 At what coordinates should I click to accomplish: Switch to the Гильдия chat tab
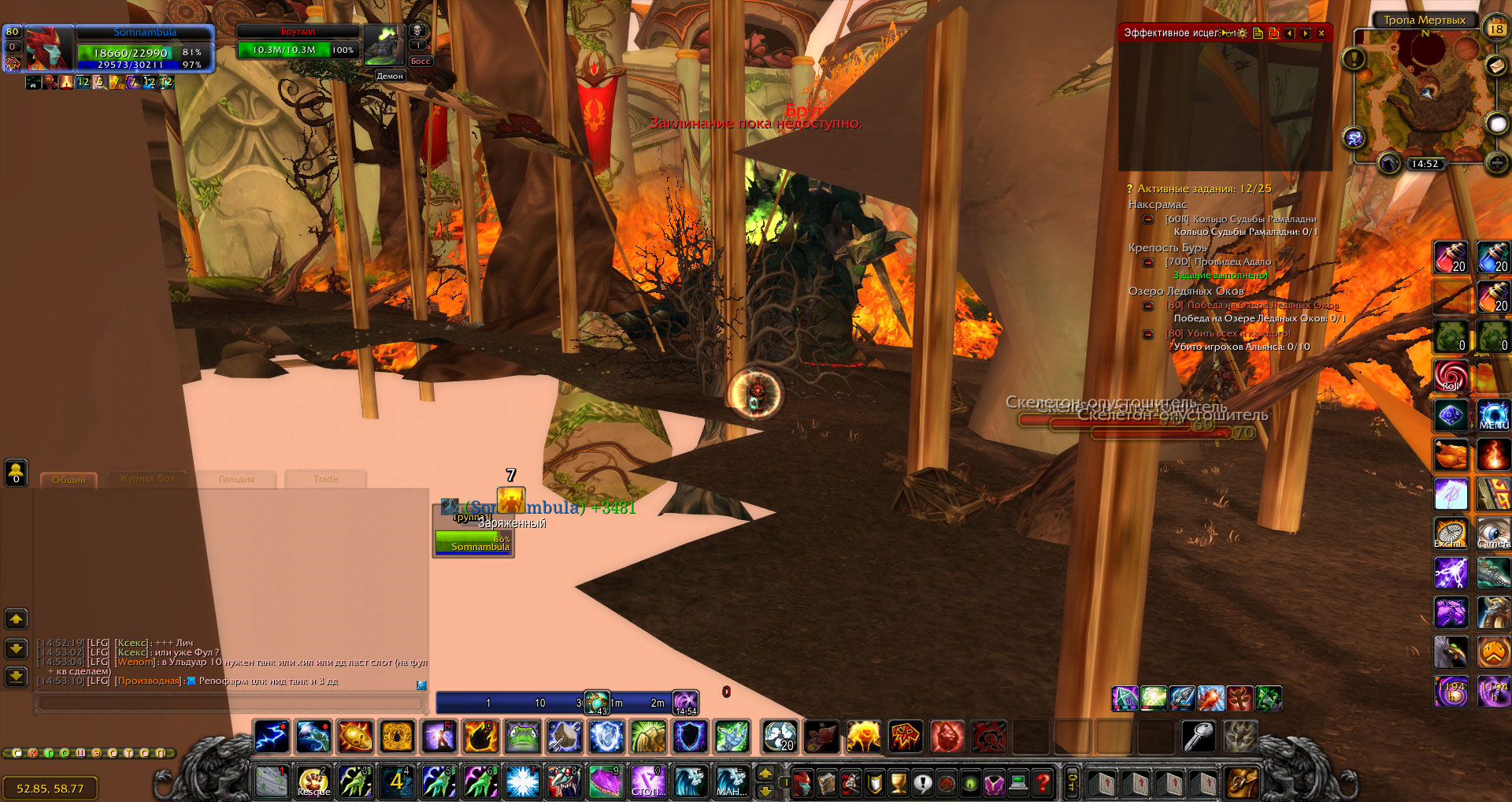pos(236,479)
